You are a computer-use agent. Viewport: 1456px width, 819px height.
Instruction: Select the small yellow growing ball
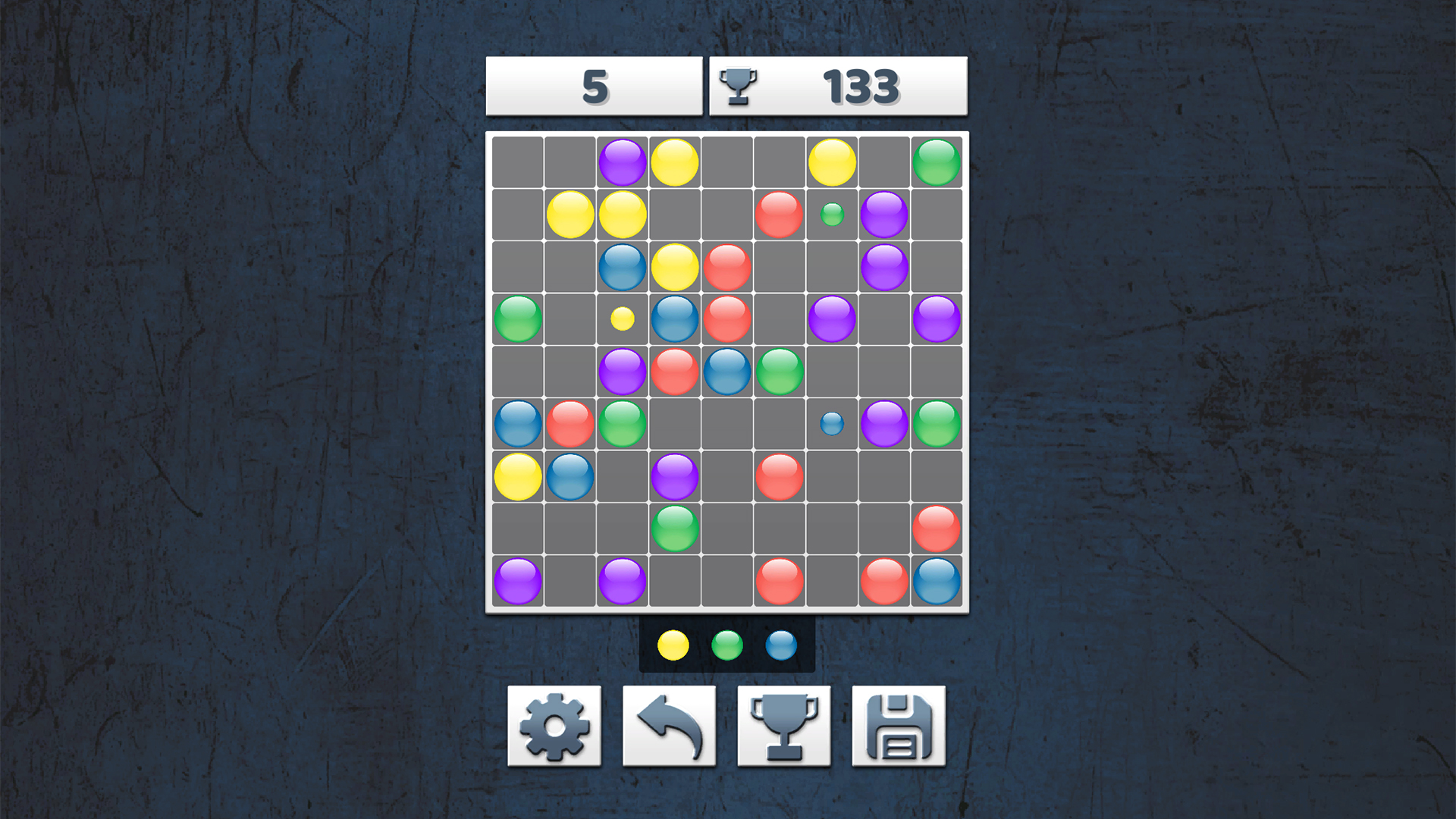coord(623,318)
